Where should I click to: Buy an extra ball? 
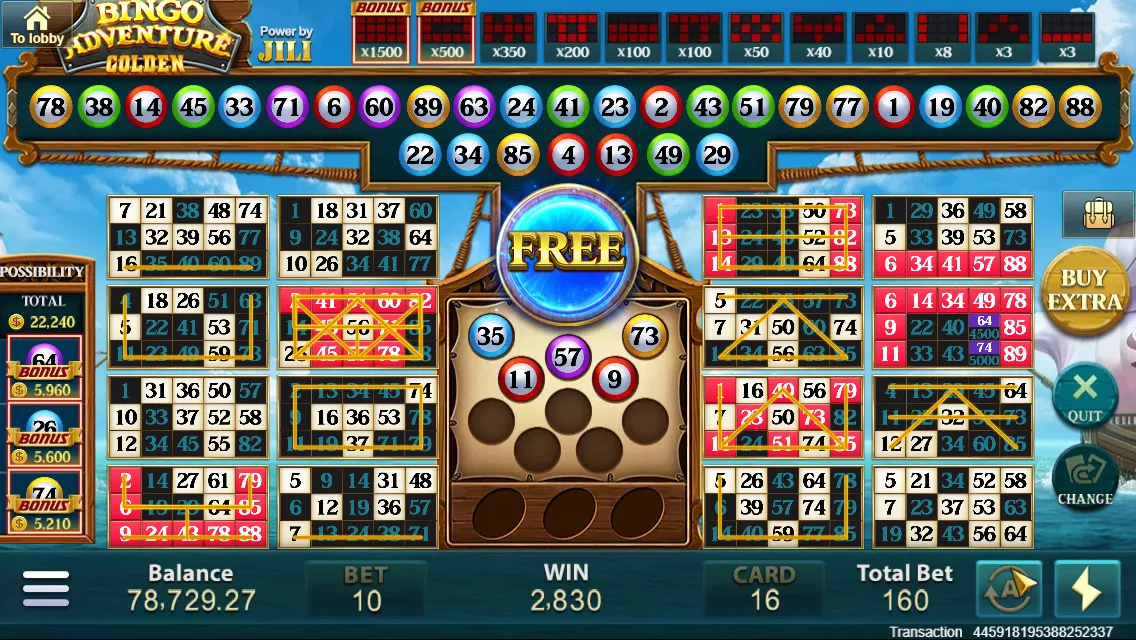coord(1083,290)
